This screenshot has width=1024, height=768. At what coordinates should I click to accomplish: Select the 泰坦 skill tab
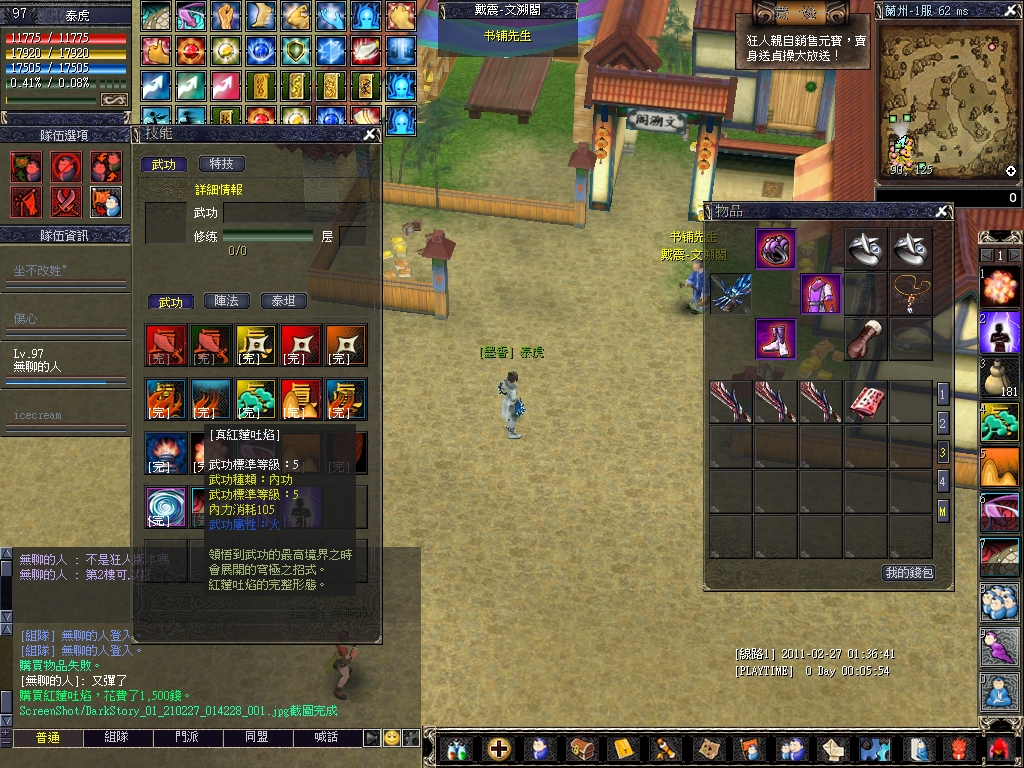coord(284,301)
